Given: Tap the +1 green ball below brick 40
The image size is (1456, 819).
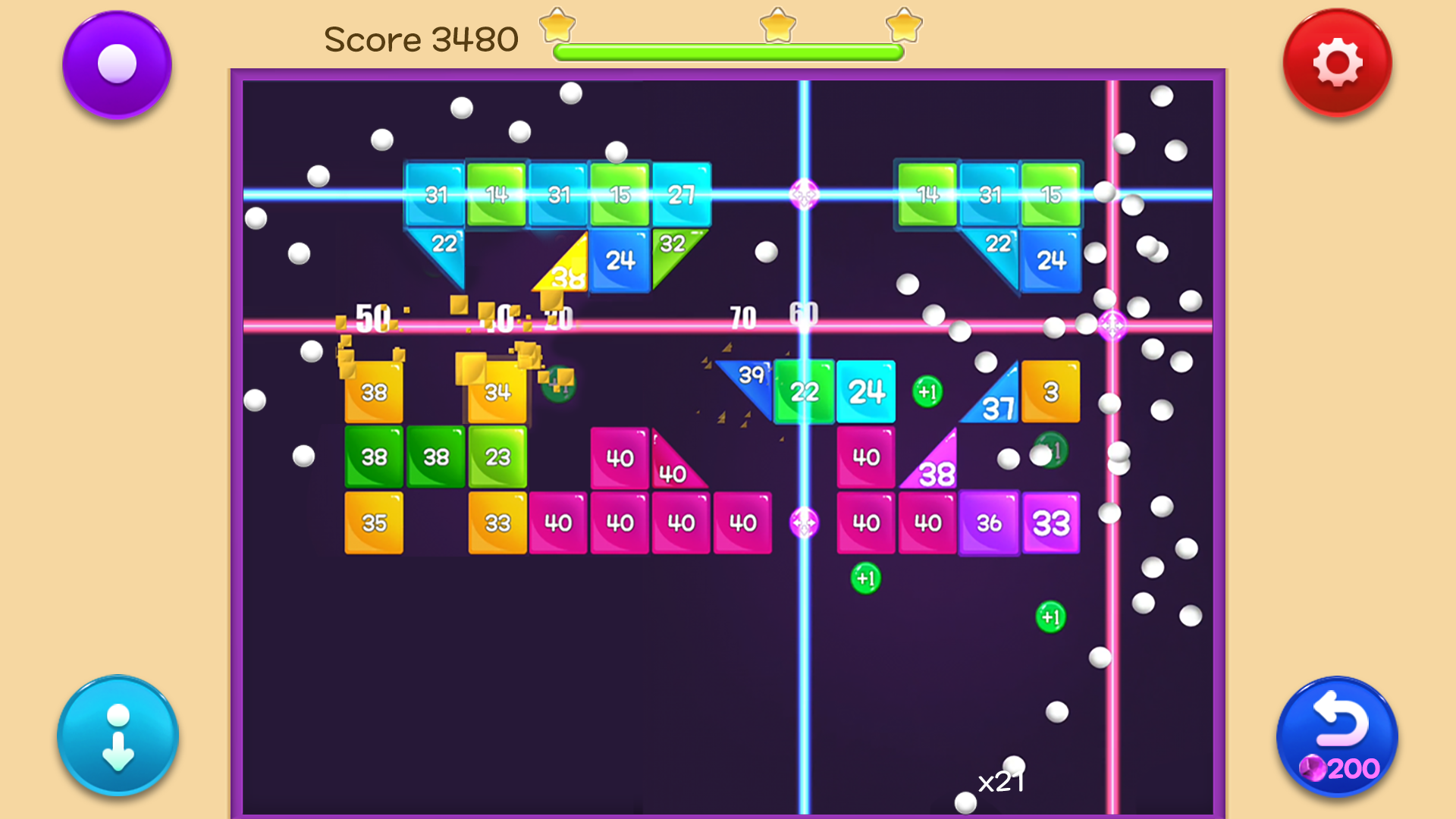Looking at the screenshot, I should pos(864,578).
